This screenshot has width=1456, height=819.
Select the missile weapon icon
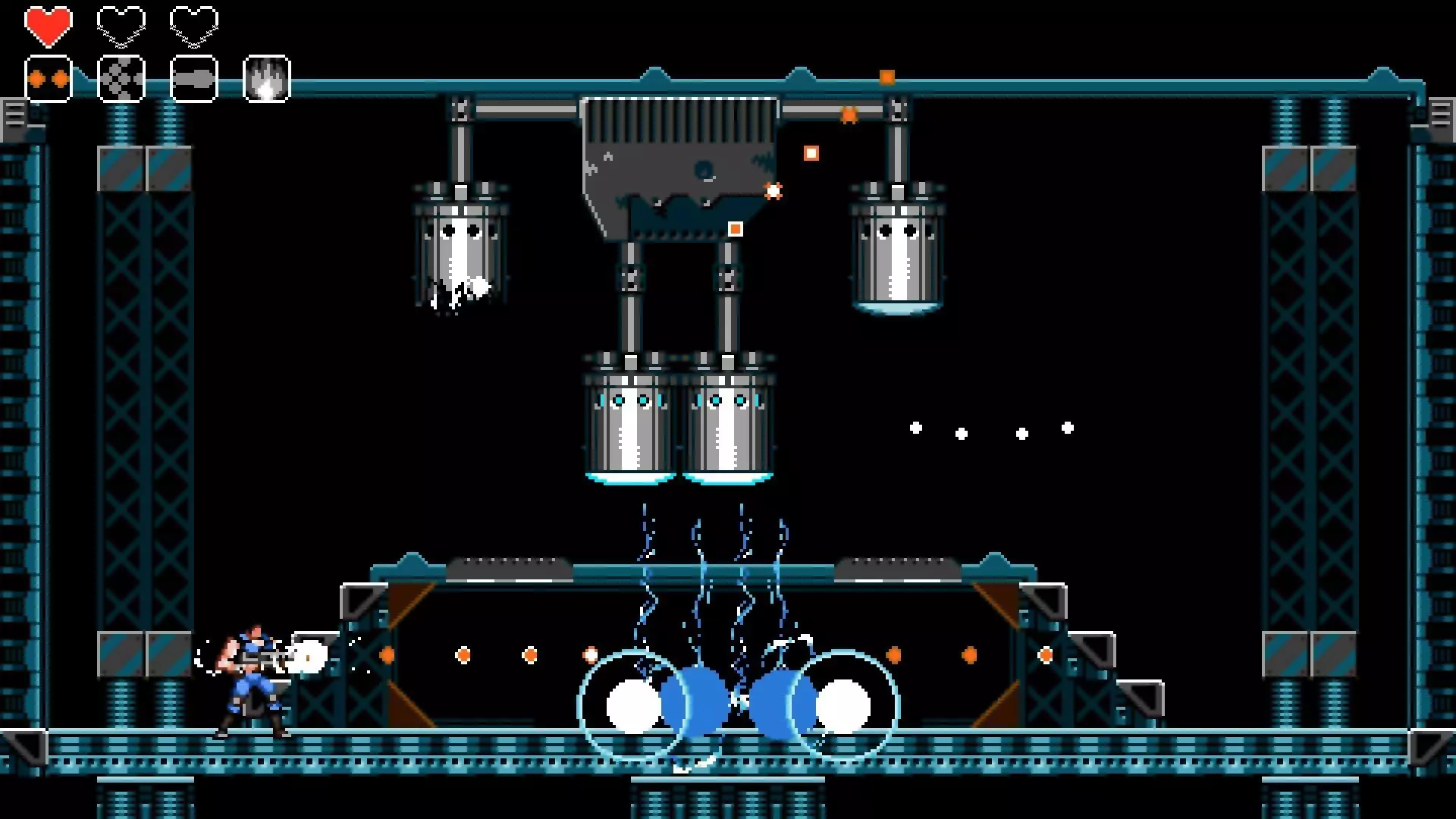(193, 77)
